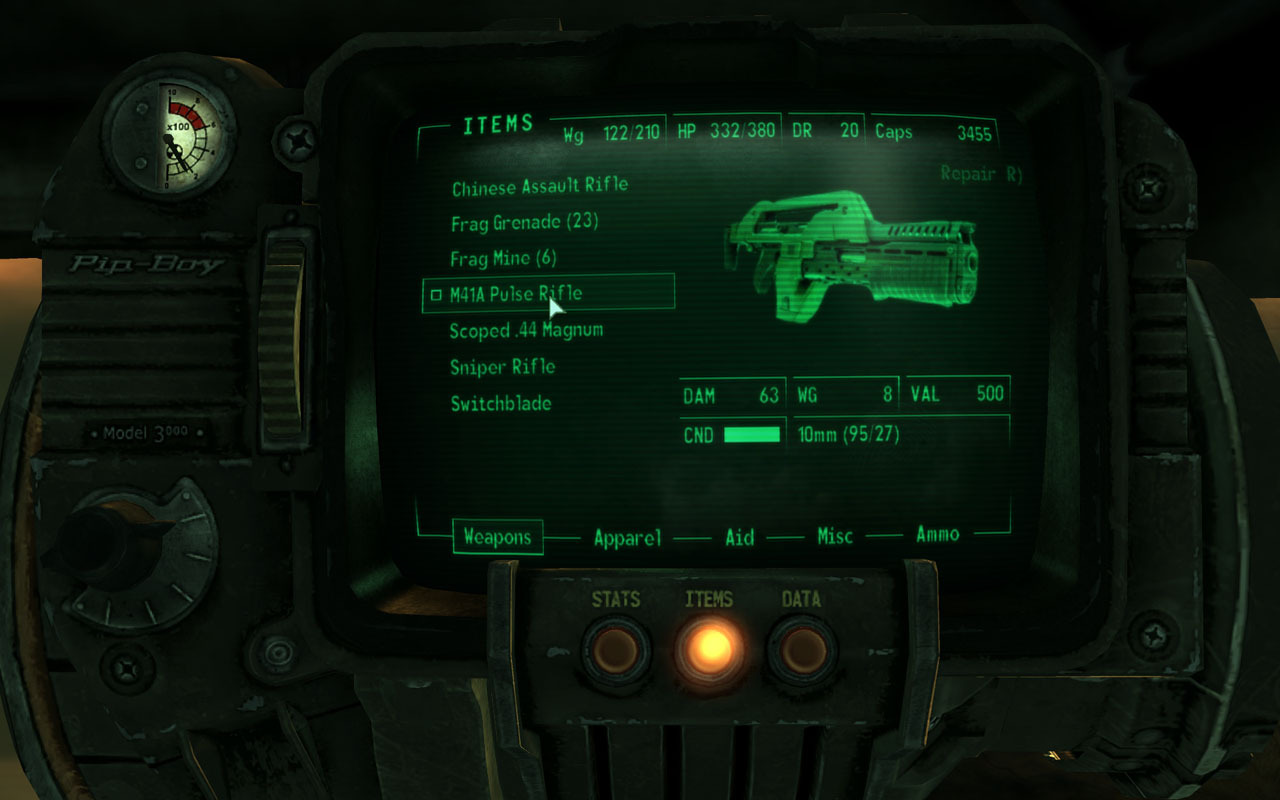Activate the STATS Pip-Boy button

pos(615,649)
